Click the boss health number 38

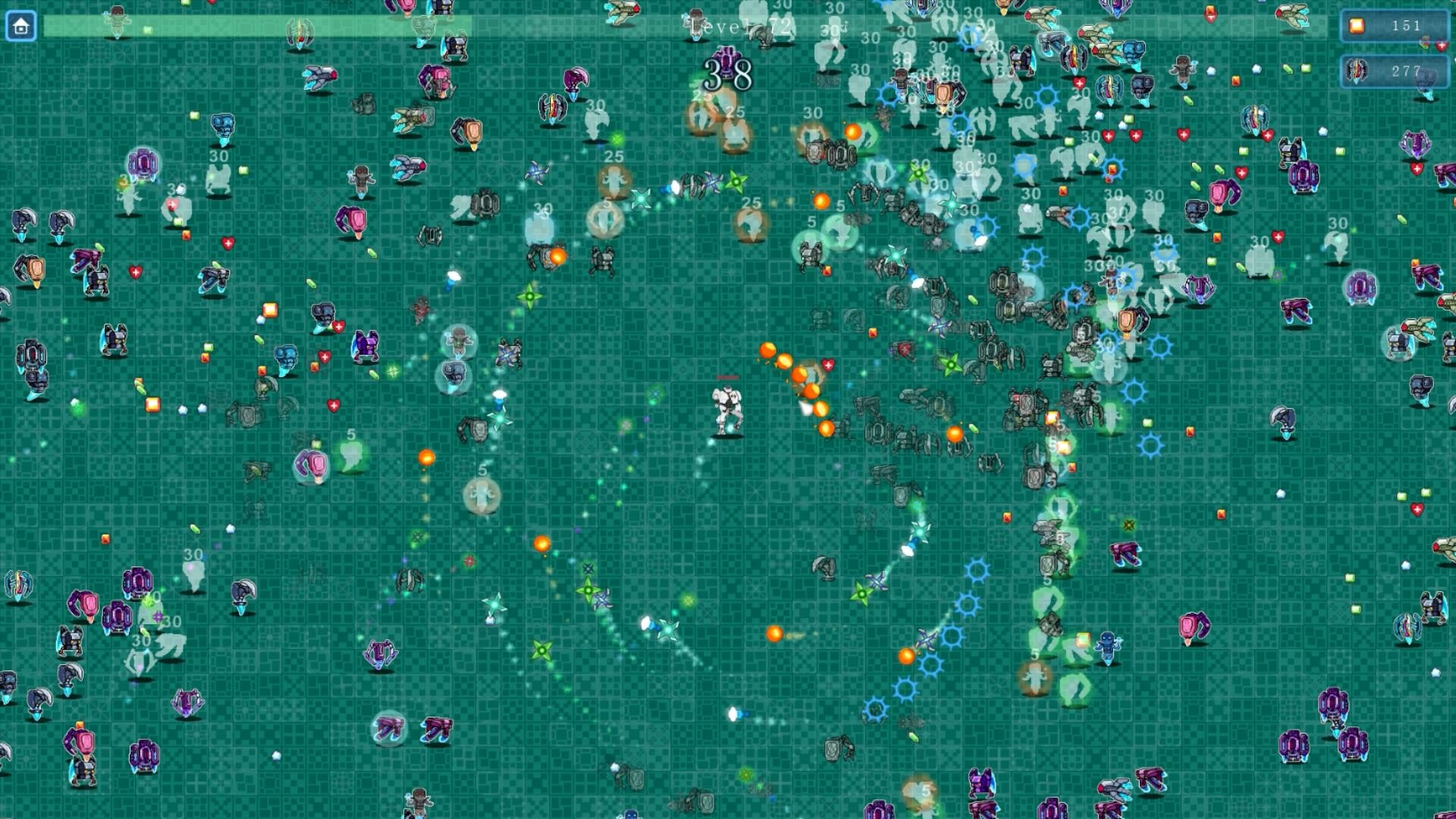726,76
